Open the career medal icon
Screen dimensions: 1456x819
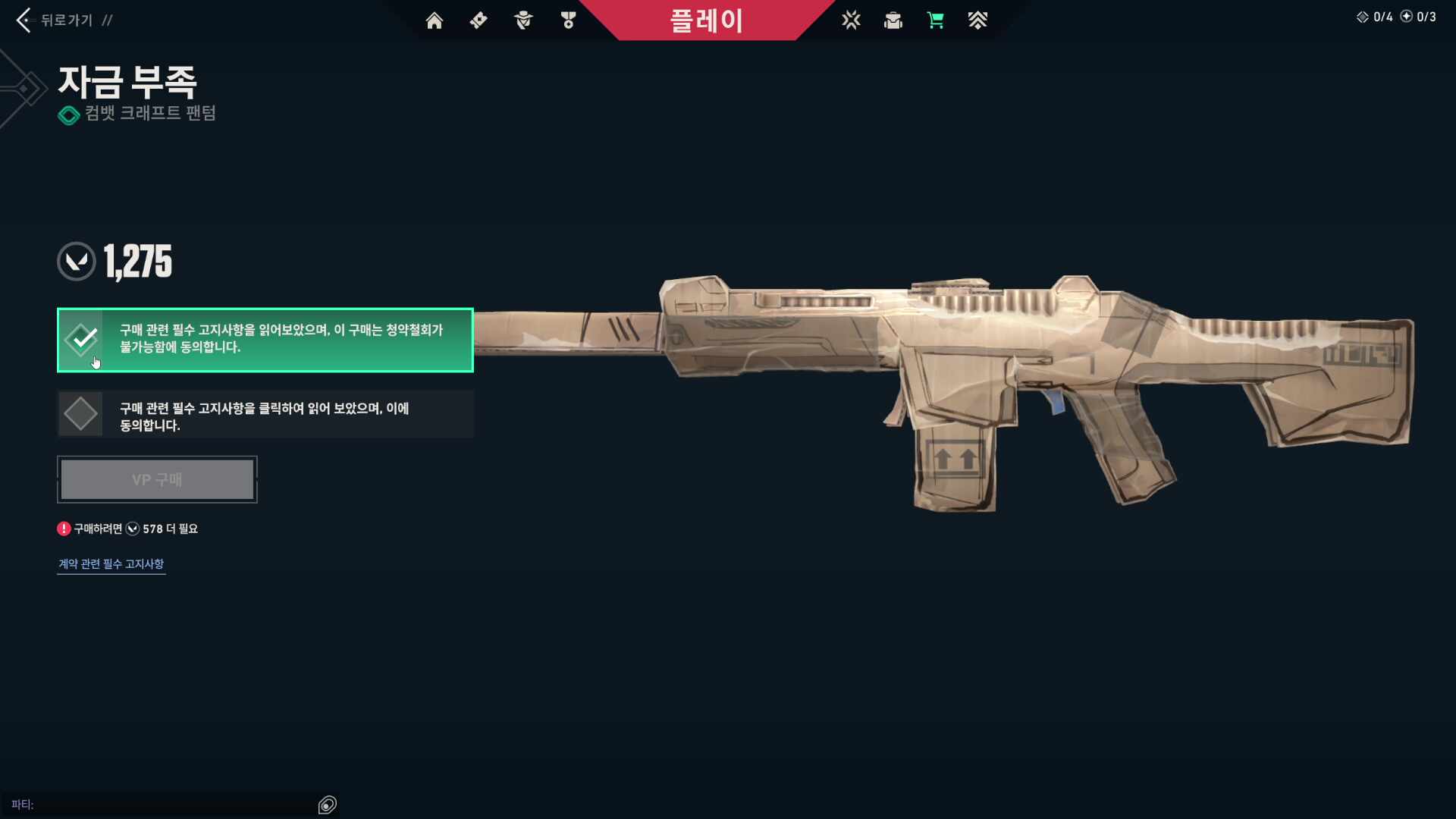567,20
